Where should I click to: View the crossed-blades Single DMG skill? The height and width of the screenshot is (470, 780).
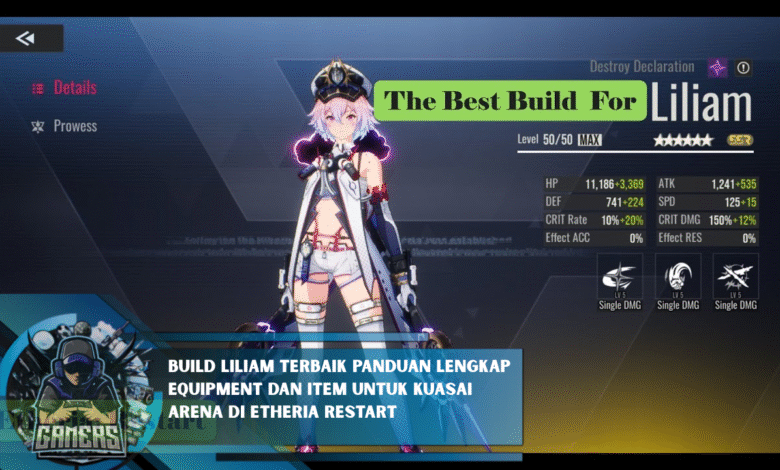point(735,277)
